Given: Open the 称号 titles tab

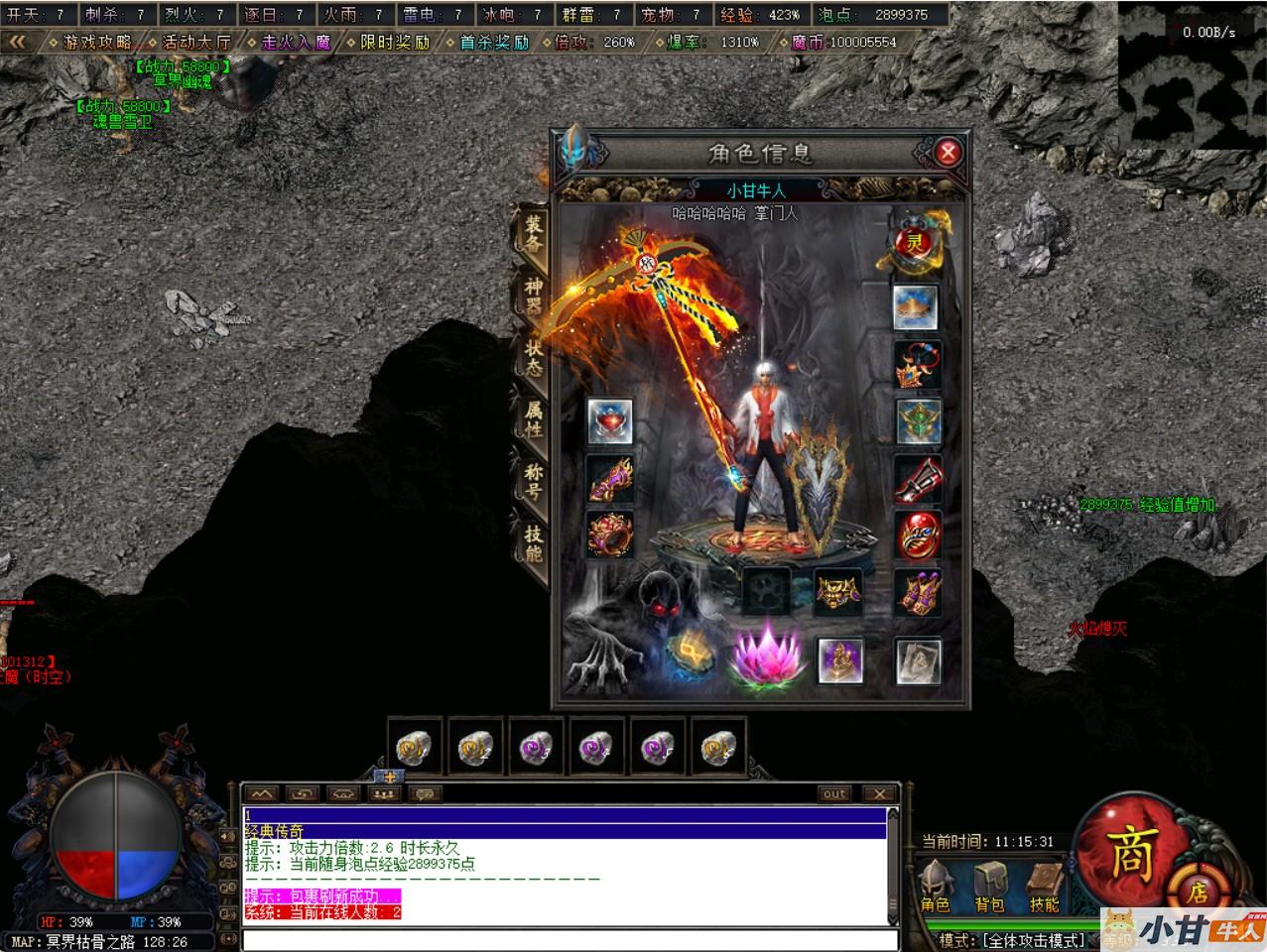Looking at the screenshot, I should (x=534, y=482).
